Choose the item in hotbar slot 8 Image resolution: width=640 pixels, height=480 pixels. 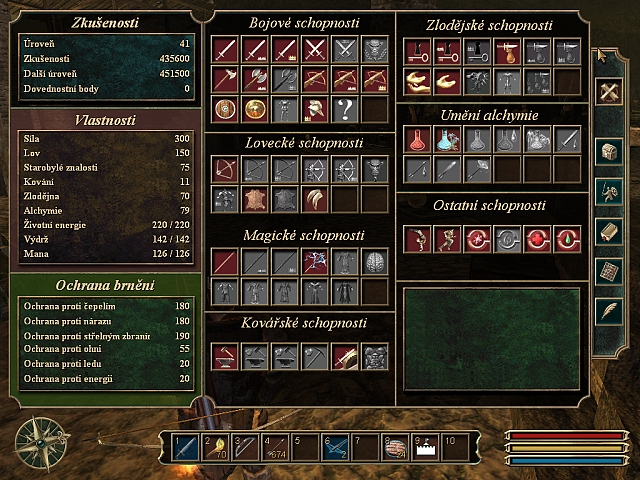395,447
